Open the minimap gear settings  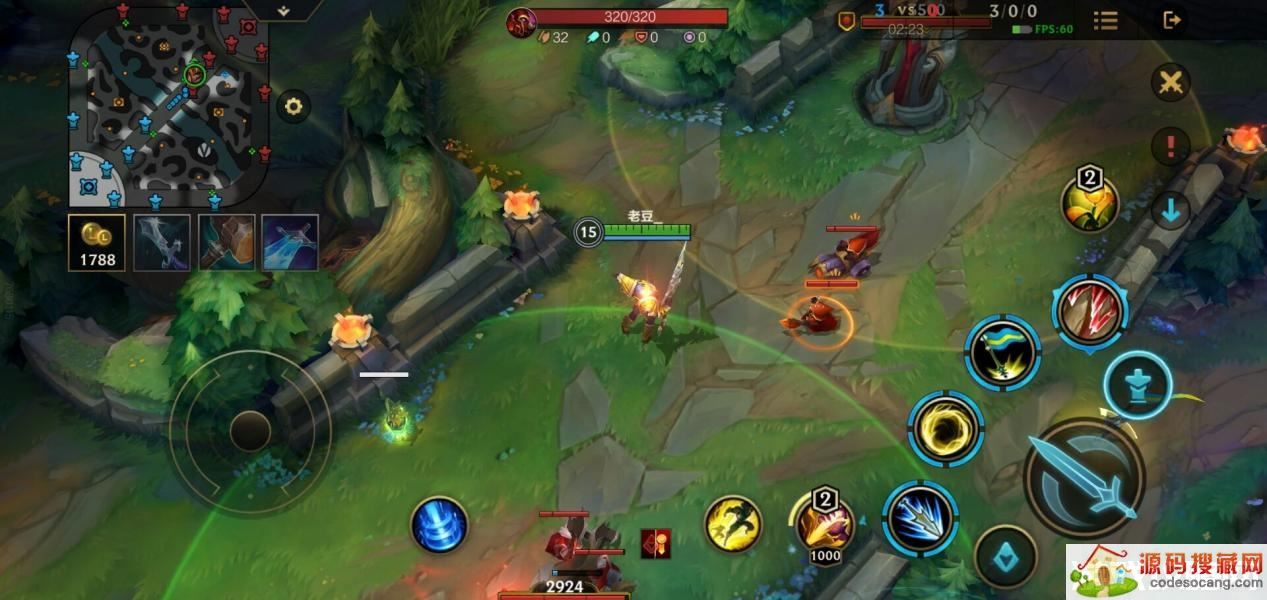[x=293, y=106]
